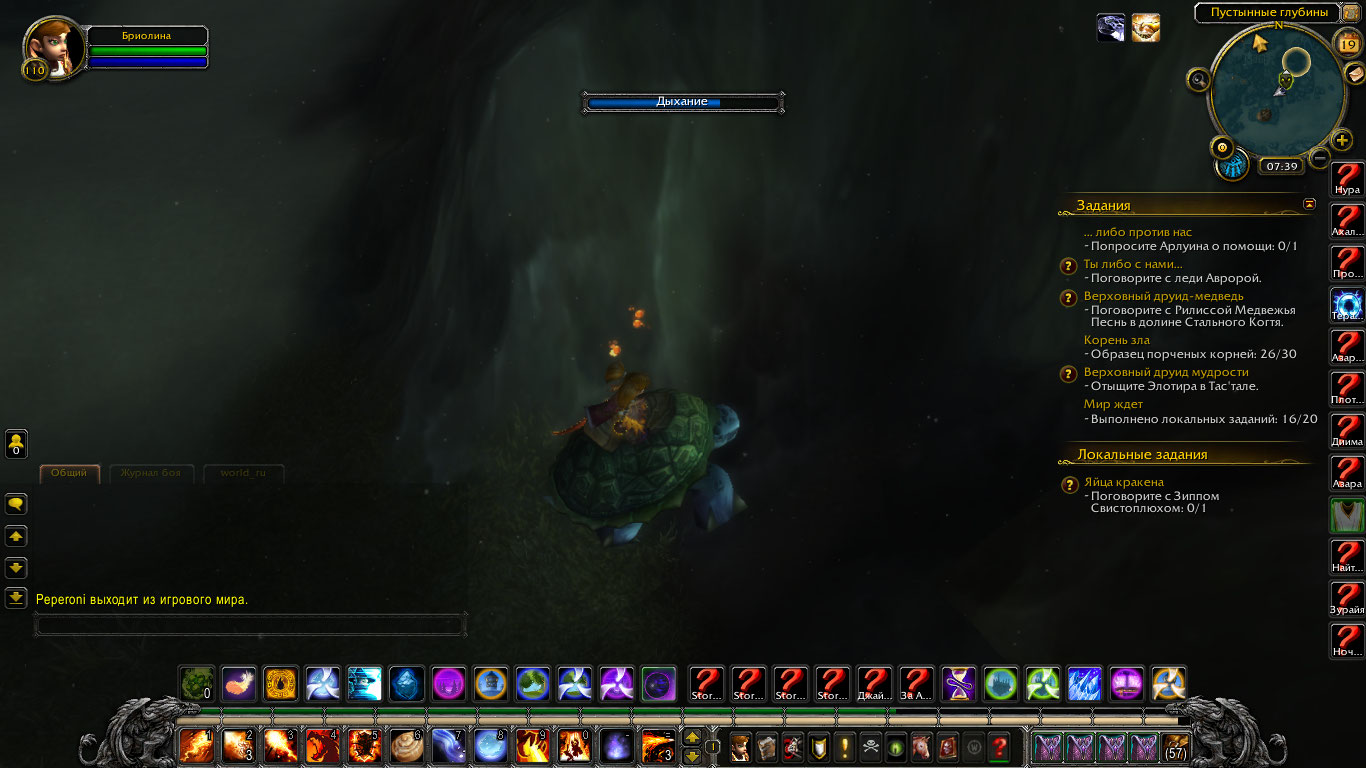1366x768 pixels.
Task: Open the minimap tracking magnifier button
Action: point(1197,79)
